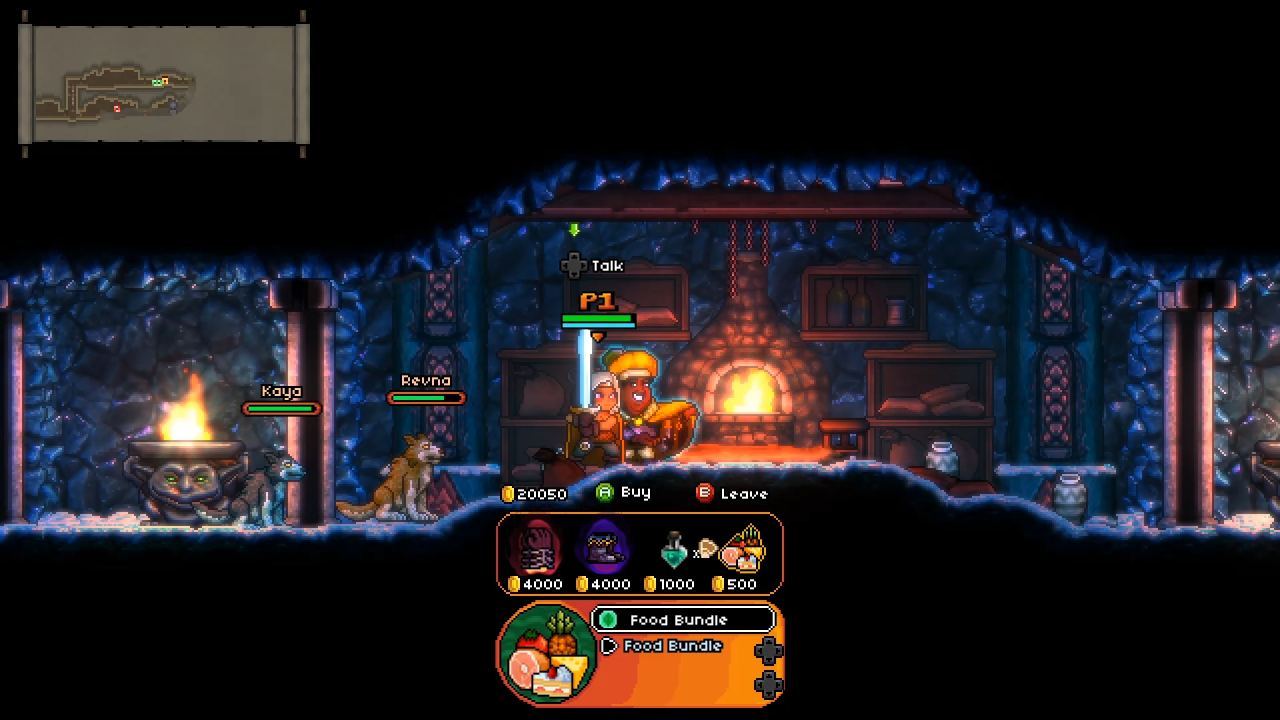Select the purple boots shop item
The height and width of the screenshot is (720, 1280).
pos(604,547)
